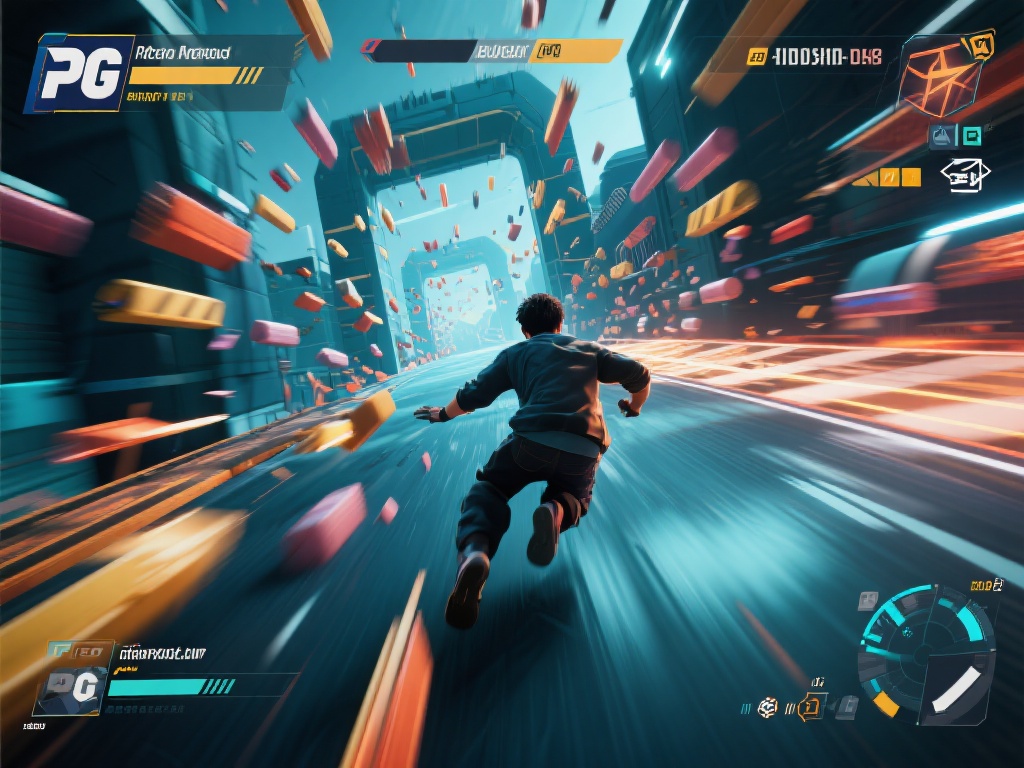Click the PG player portrait in the bottom-left
Screen dimensions: 1024x768
72,685
